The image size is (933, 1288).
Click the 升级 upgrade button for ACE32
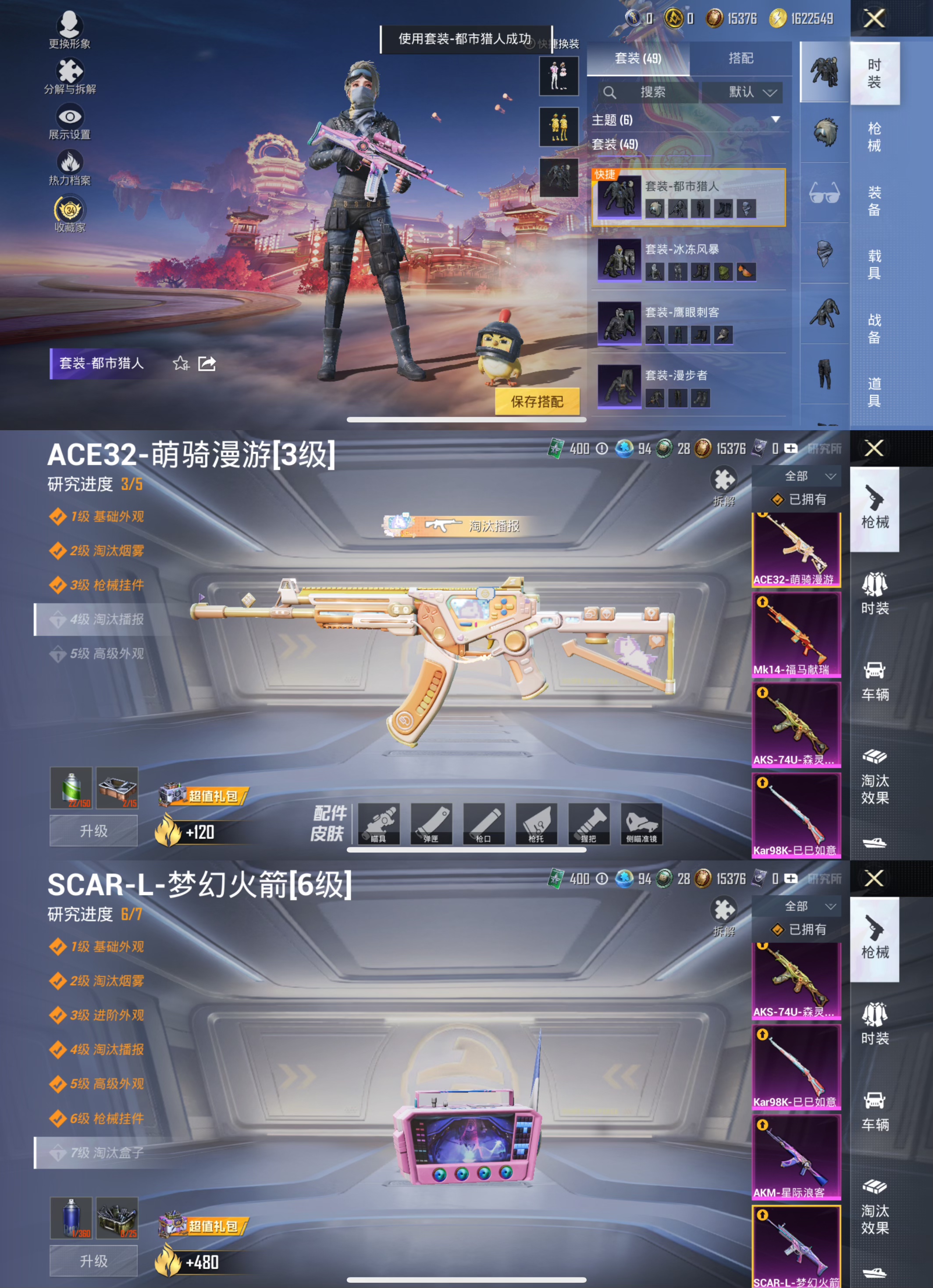pos(93,830)
